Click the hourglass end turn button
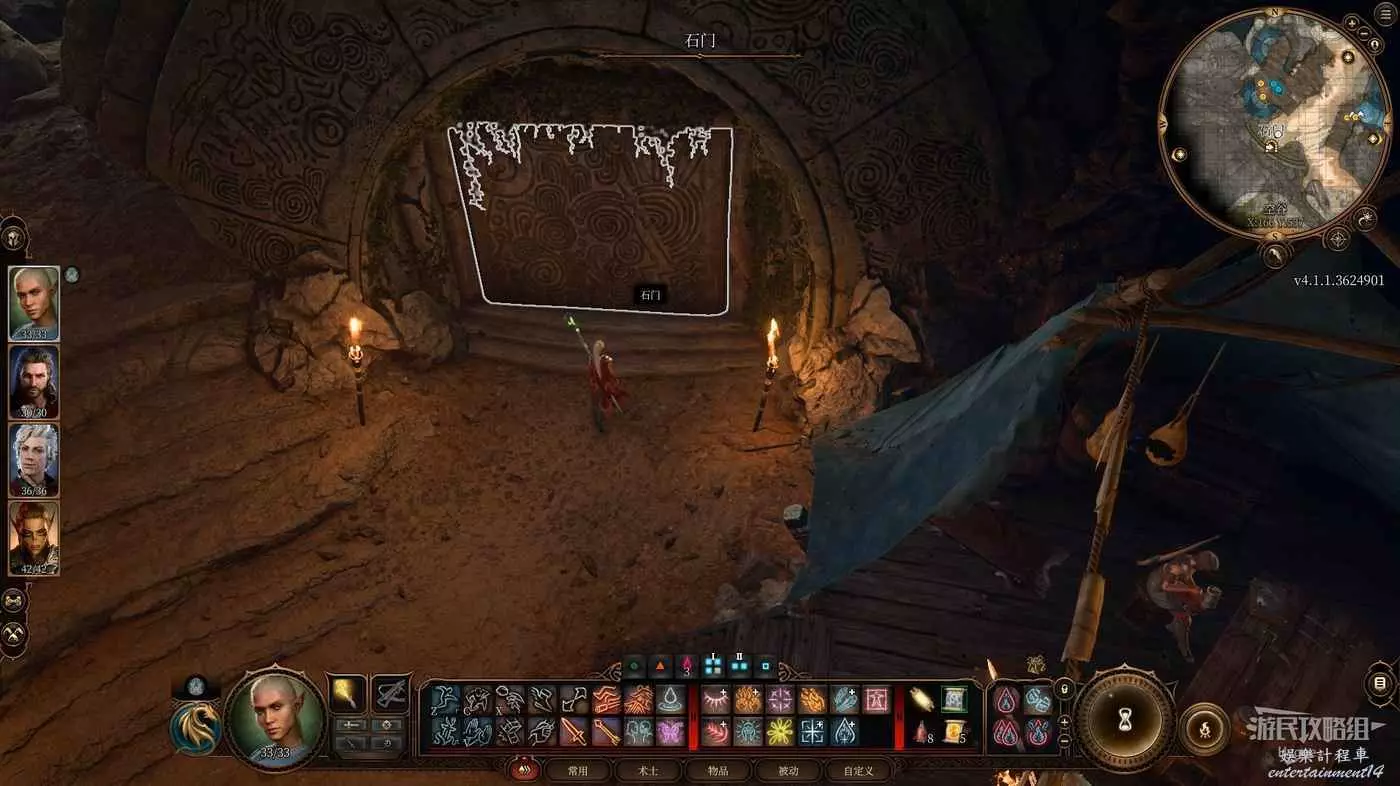The image size is (1400, 786). pyautogui.click(x=1124, y=719)
